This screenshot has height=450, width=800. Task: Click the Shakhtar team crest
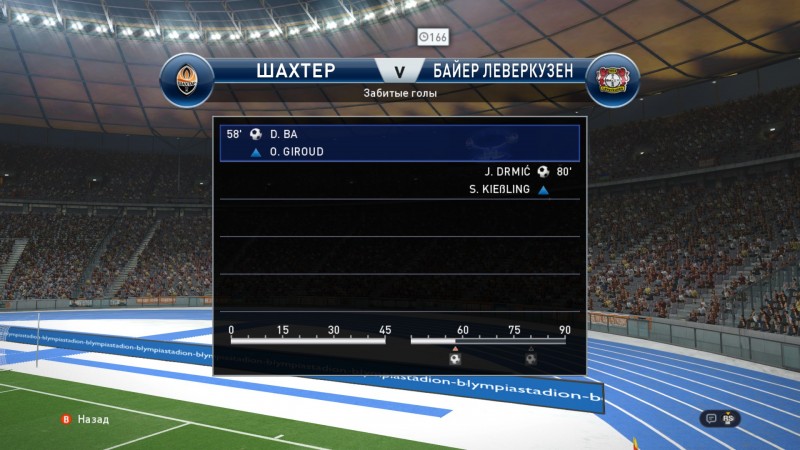point(186,80)
